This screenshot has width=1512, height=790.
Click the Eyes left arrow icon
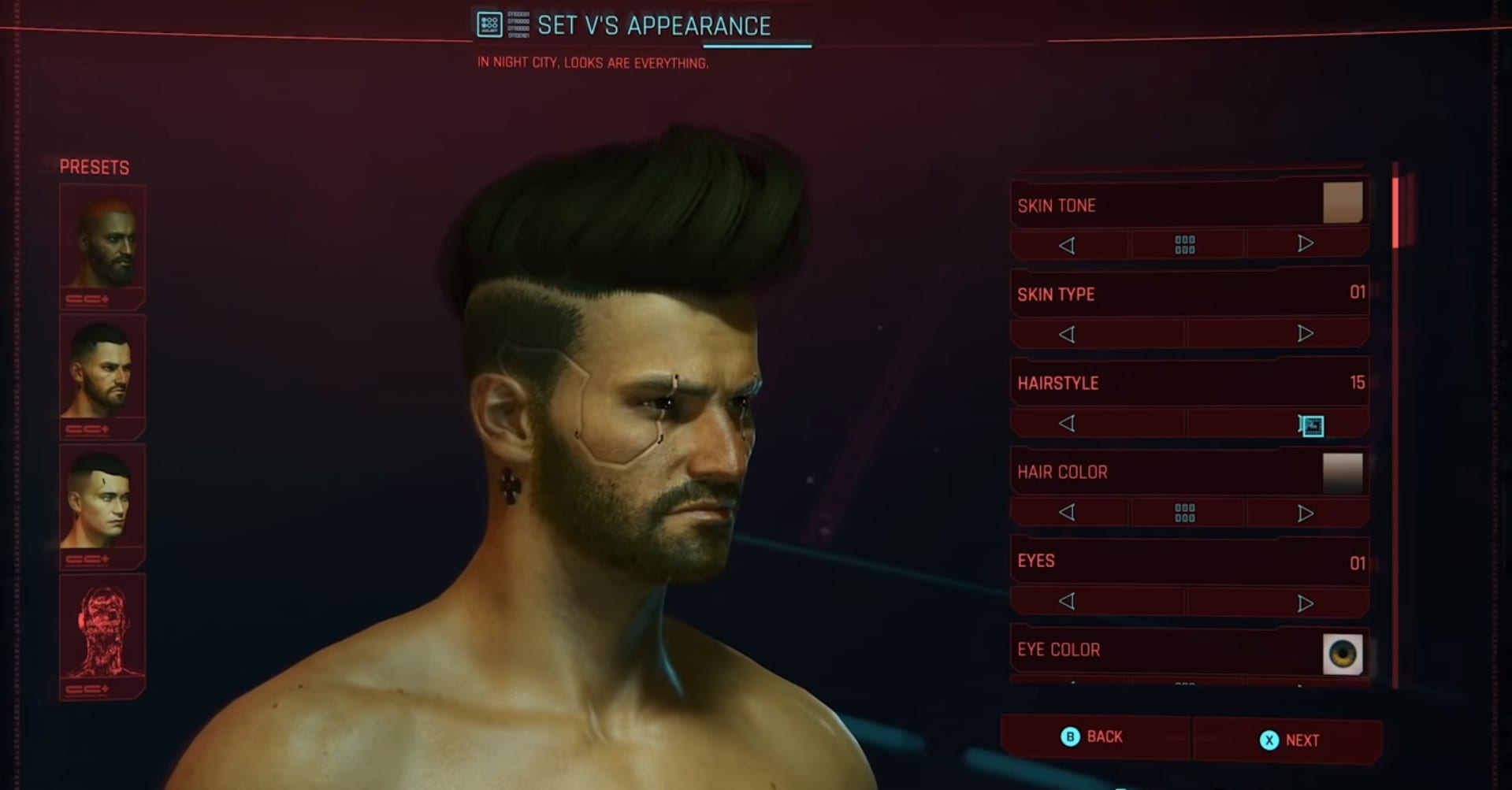tap(1069, 601)
